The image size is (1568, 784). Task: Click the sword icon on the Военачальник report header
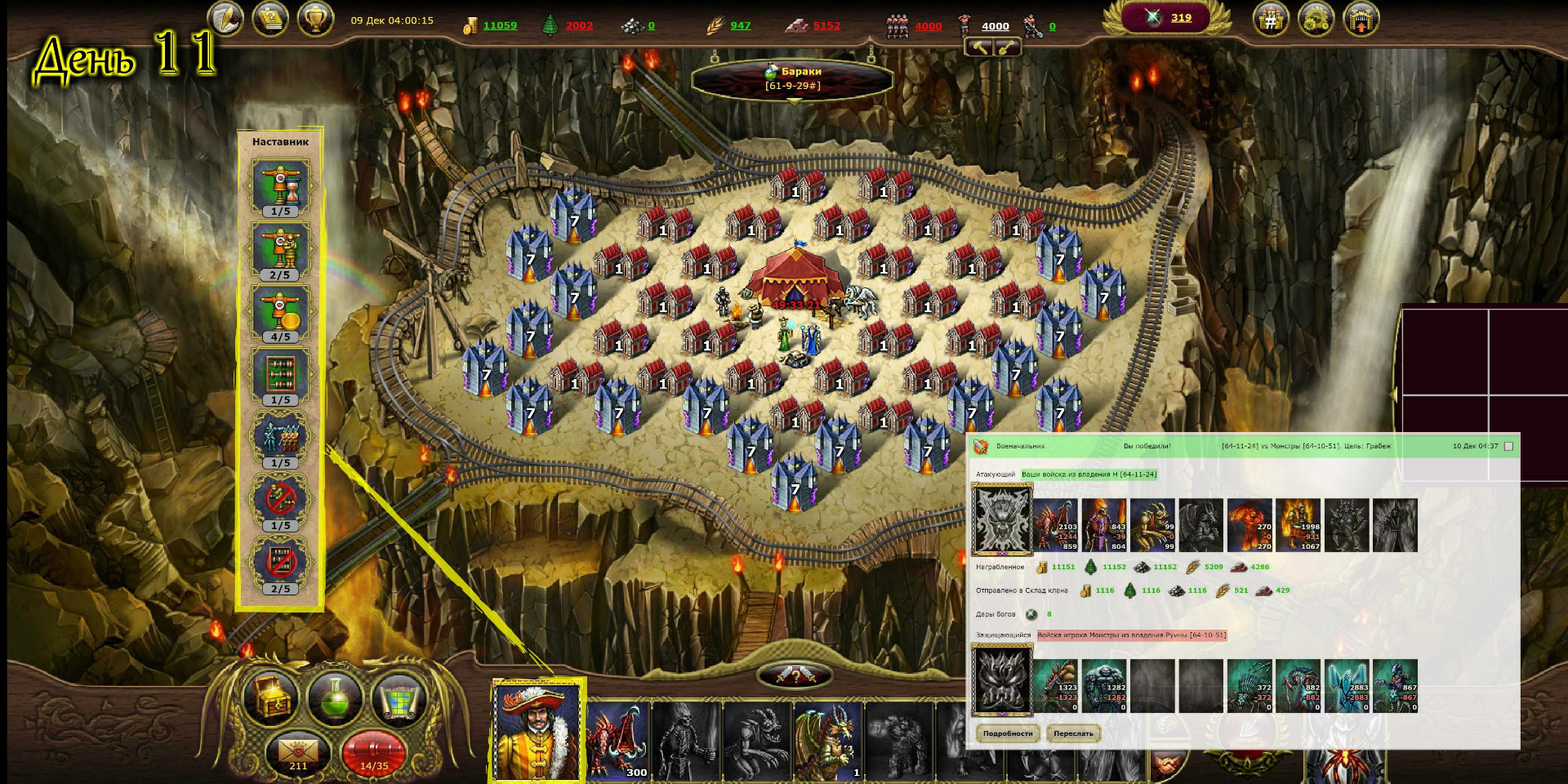point(978,446)
